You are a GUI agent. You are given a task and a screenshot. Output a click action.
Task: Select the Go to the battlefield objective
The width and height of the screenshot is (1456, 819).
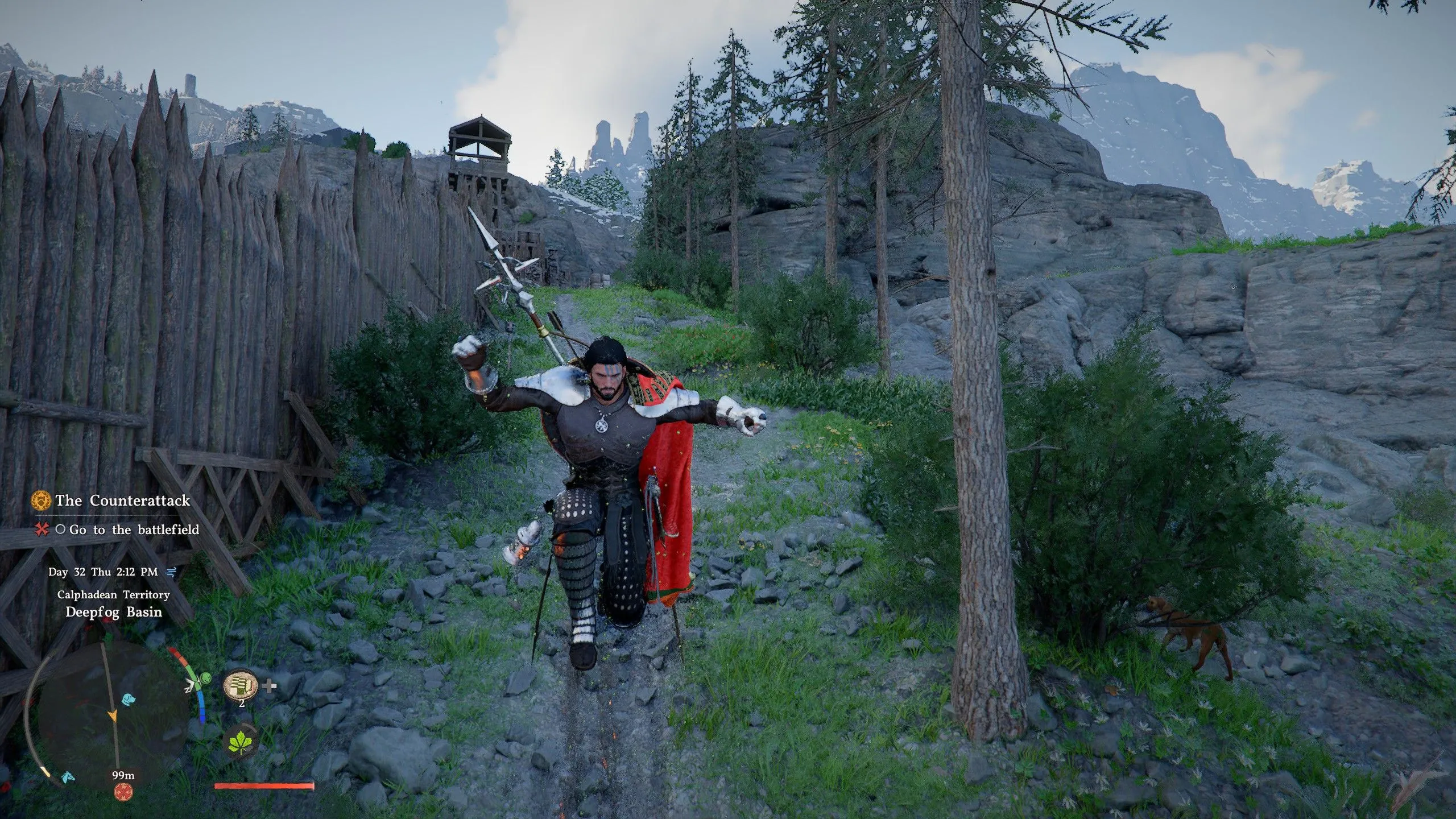134,530
